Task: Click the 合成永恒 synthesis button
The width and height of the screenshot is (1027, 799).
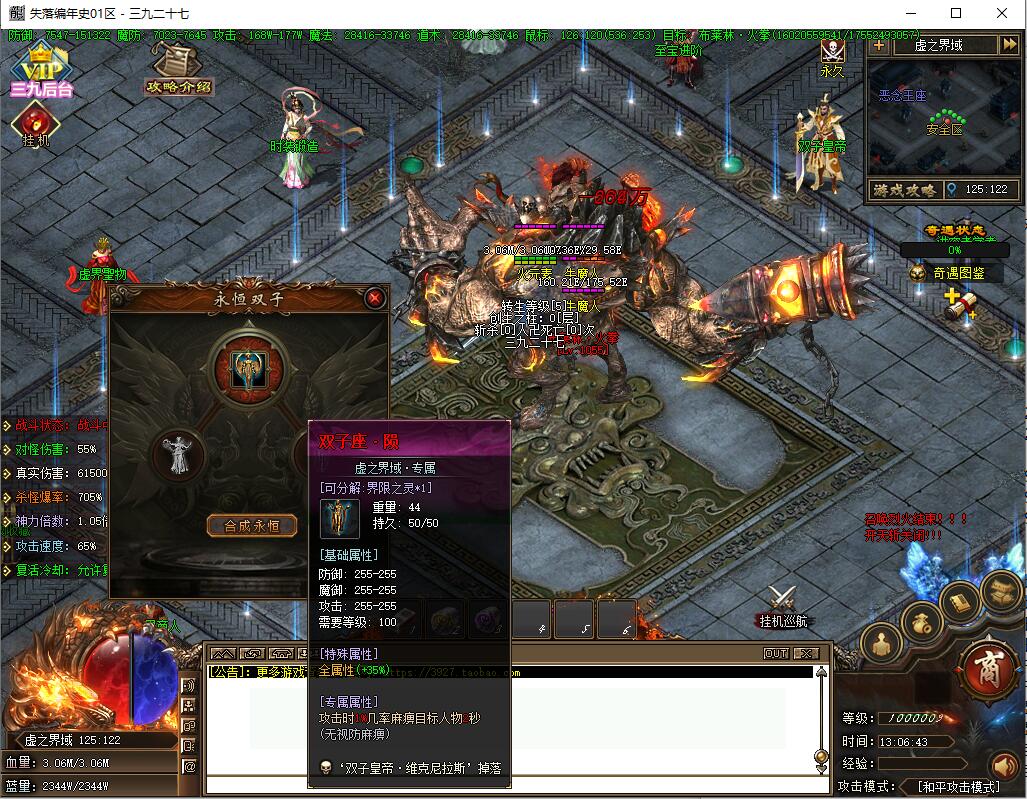Action: point(251,525)
